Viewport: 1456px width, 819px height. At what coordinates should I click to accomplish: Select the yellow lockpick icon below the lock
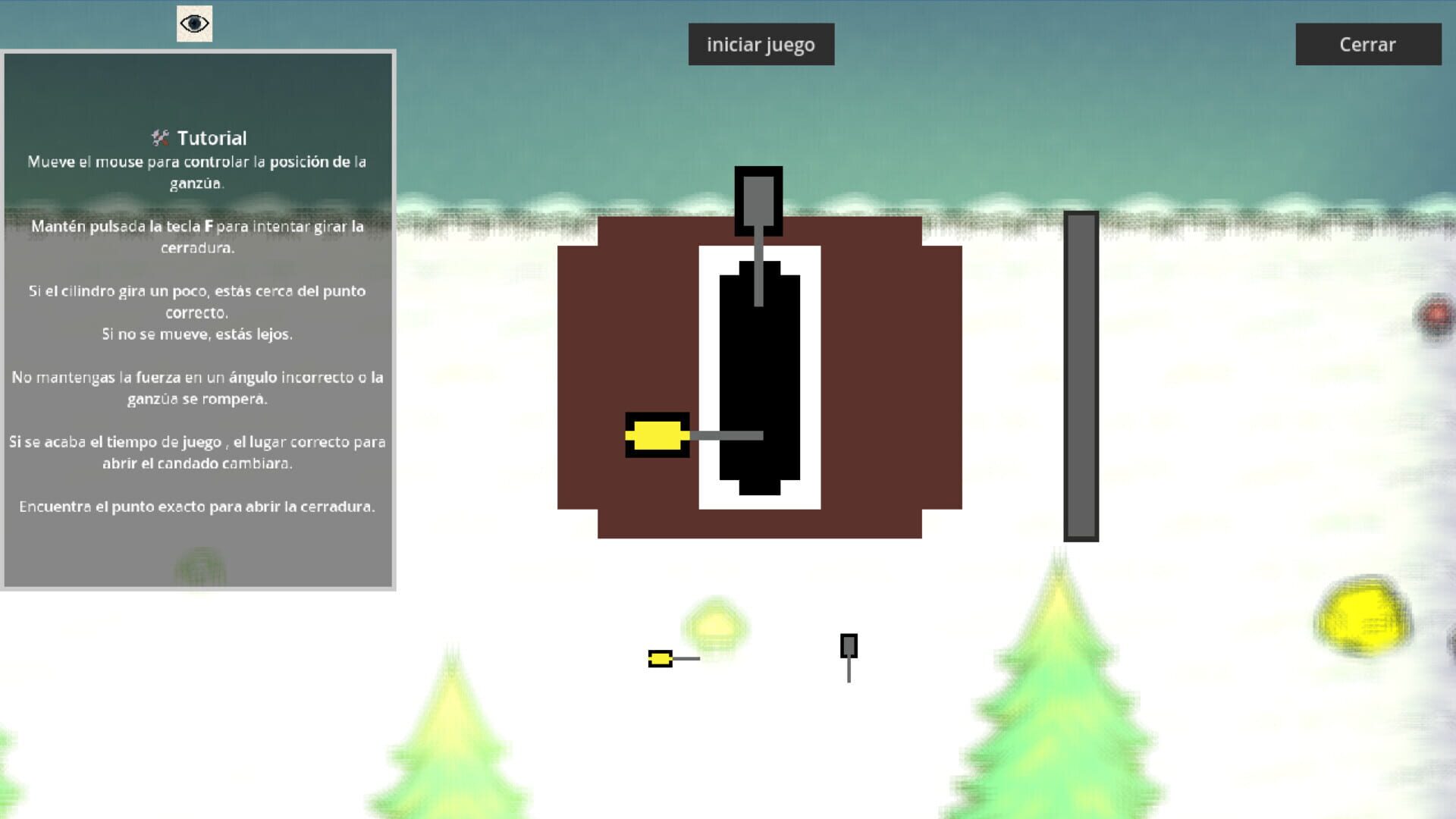[x=661, y=659]
